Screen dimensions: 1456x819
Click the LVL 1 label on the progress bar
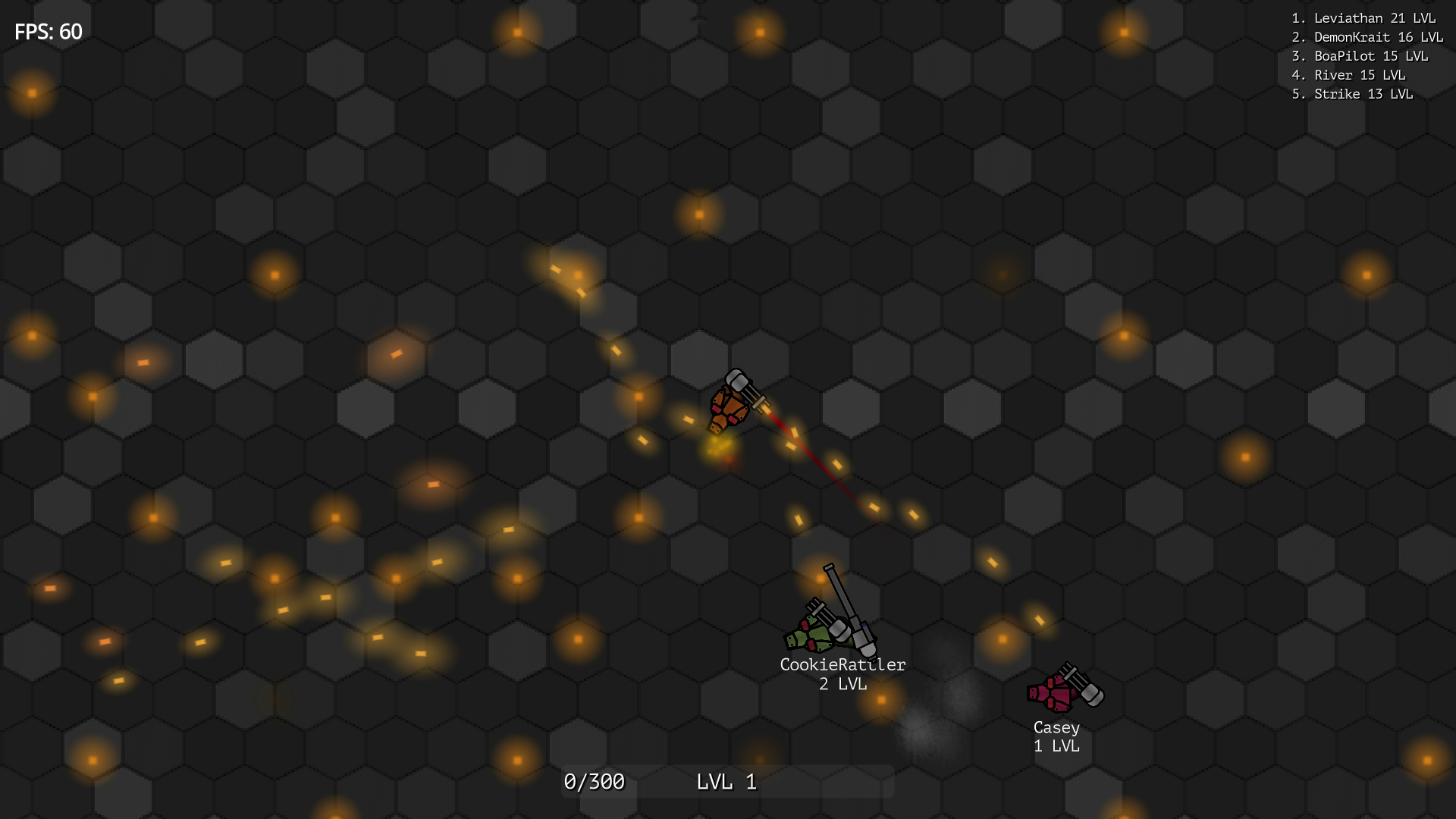tap(726, 781)
